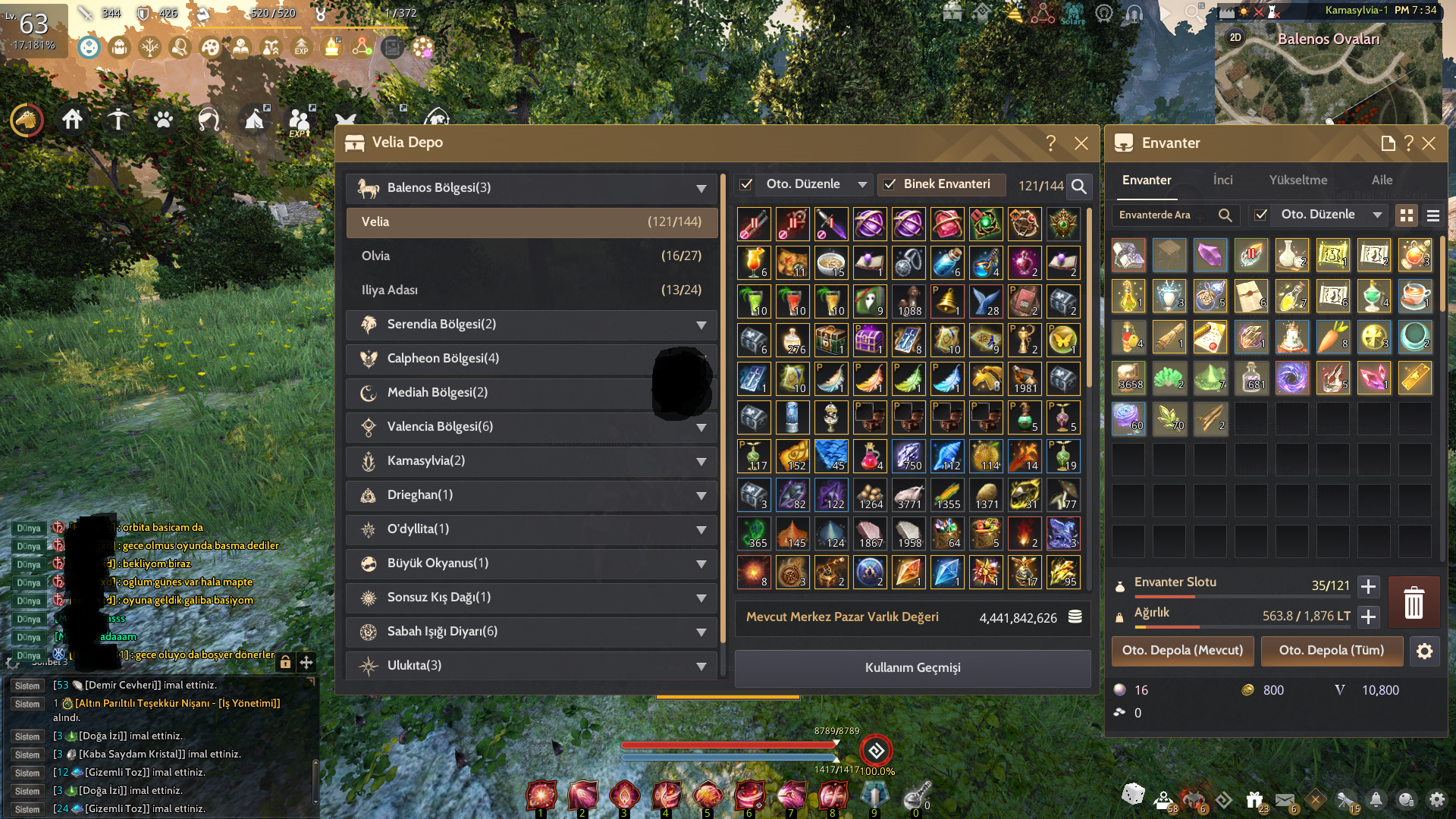Click Oto. Depola (Tüm) button
This screenshot has height=819, width=1456.
pyautogui.click(x=1331, y=651)
